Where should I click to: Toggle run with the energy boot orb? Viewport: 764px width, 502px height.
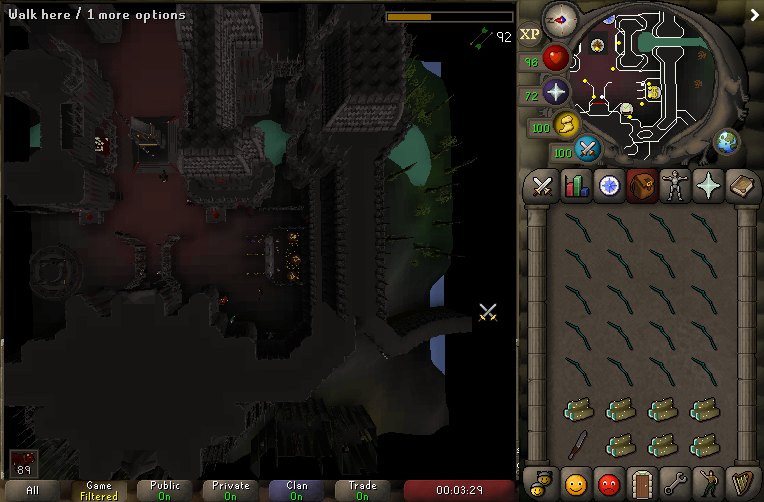click(x=567, y=124)
